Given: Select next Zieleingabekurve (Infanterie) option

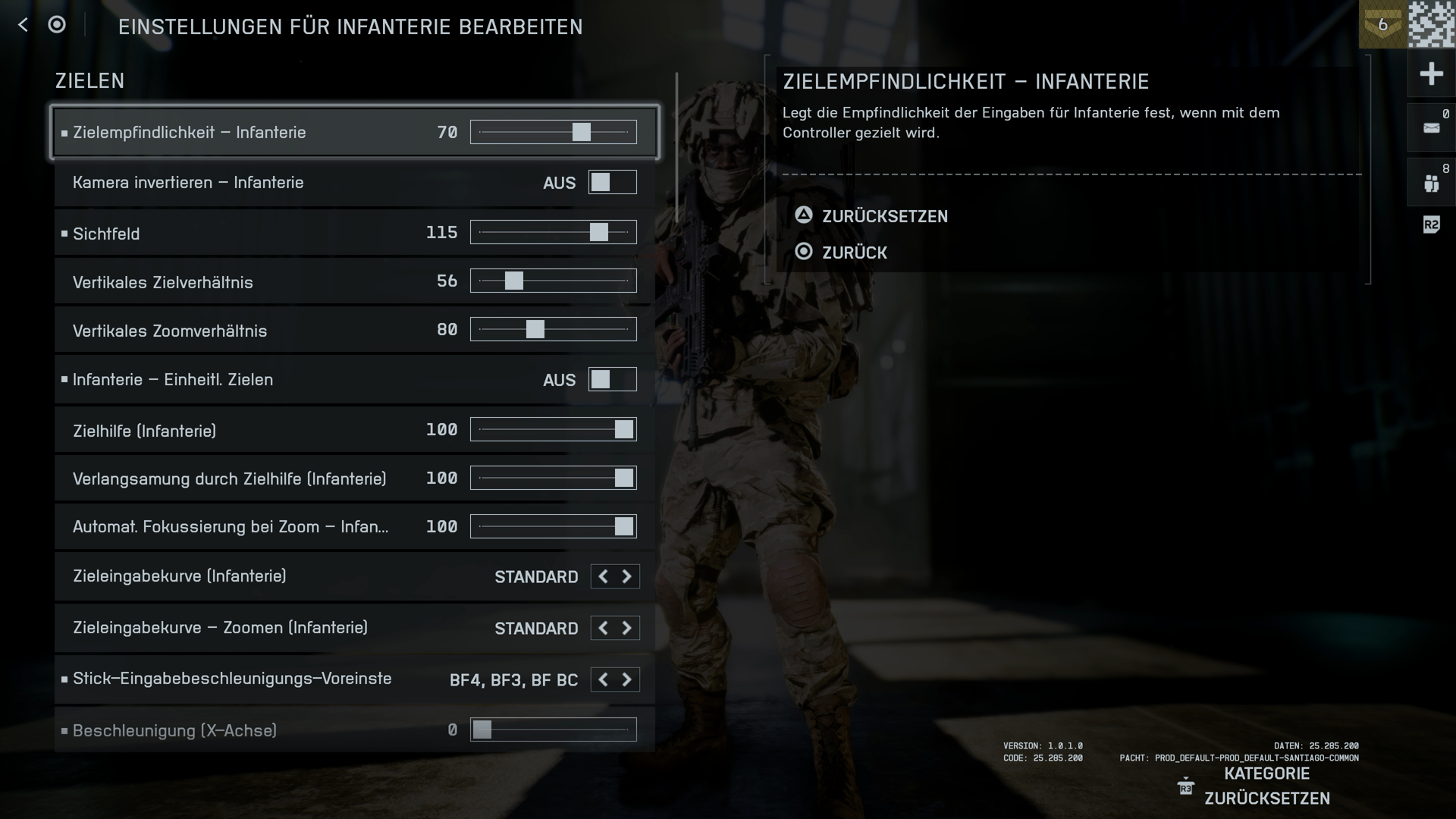Looking at the screenshot, I should point(627,576).
